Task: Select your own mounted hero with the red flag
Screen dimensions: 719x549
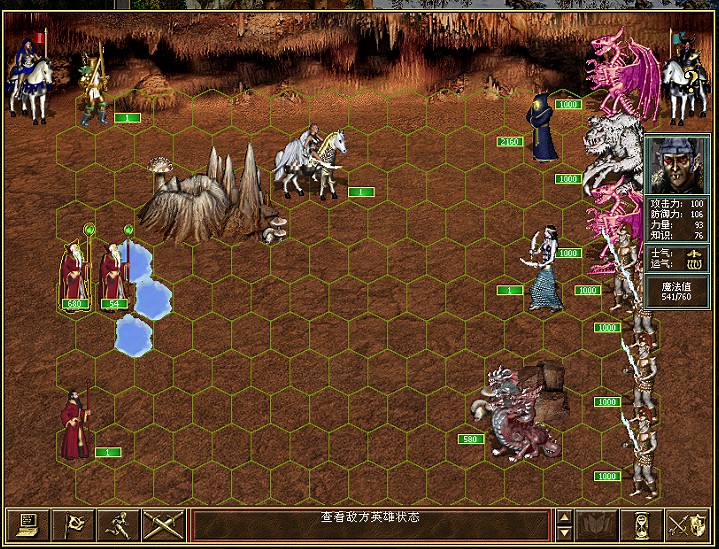Action: [30, 80]
